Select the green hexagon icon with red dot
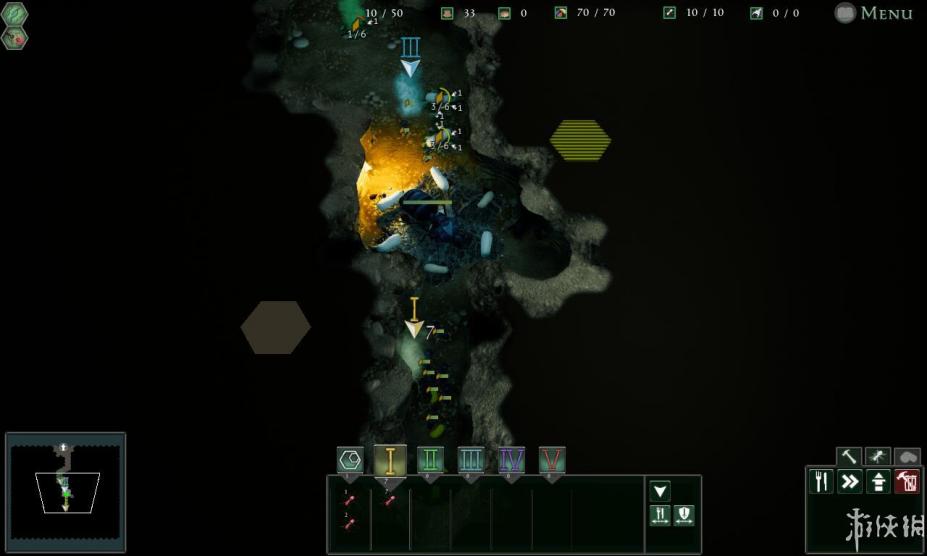927x556 pixels. coord(15,38)
